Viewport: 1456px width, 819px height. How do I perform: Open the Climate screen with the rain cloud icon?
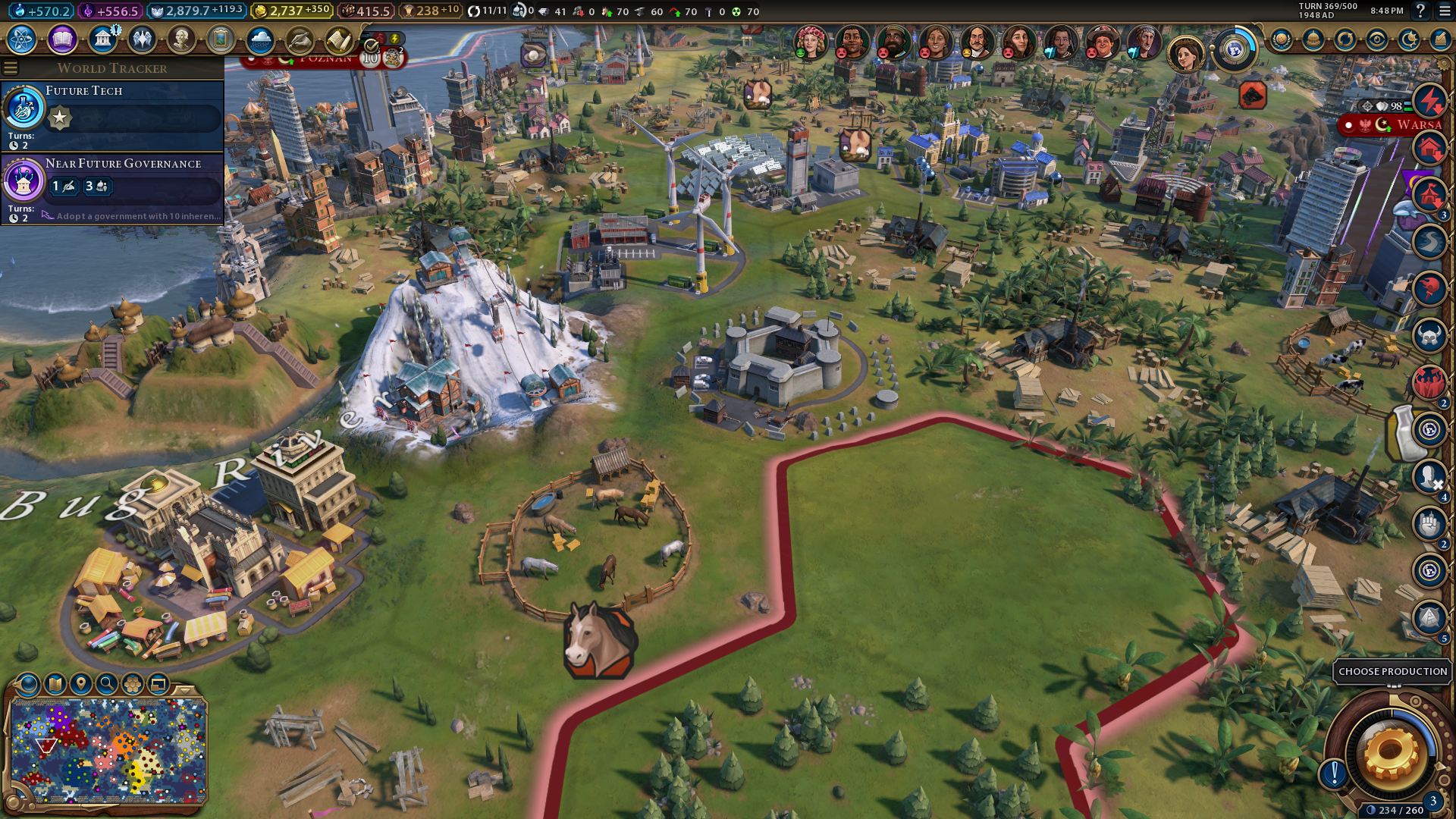260,39
